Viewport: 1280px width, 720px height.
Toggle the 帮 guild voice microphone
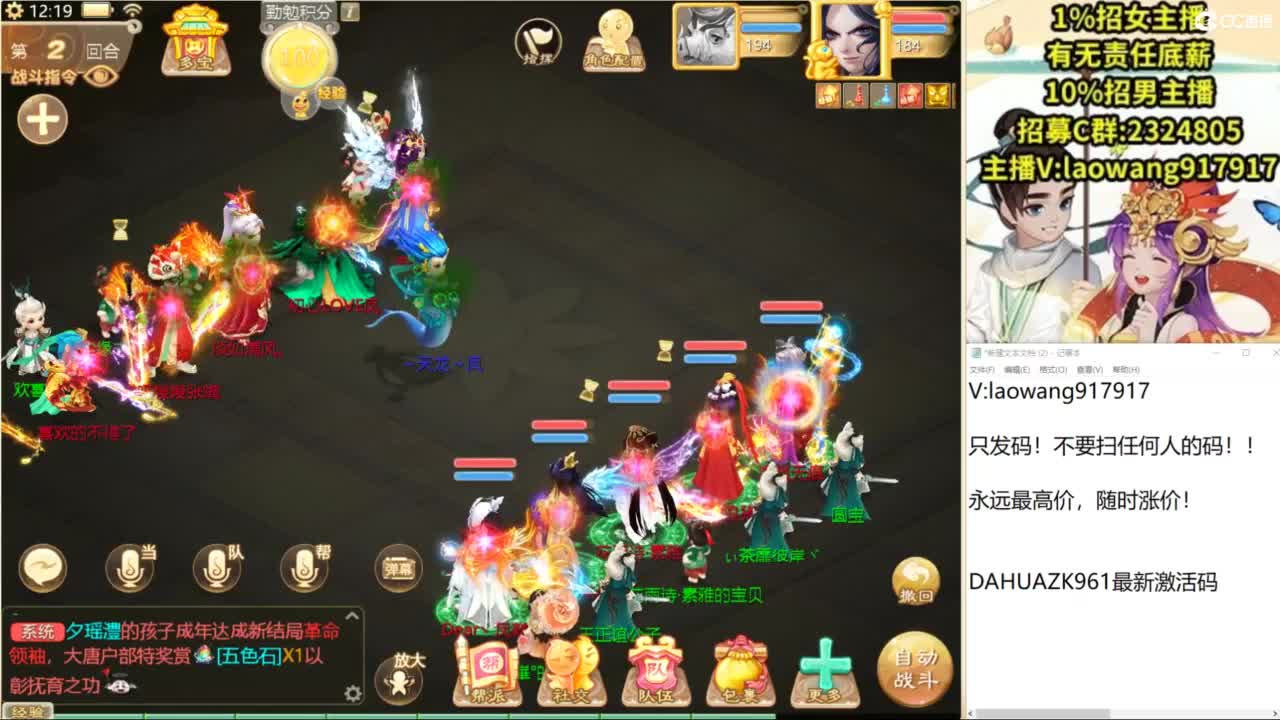pos(303,566)
